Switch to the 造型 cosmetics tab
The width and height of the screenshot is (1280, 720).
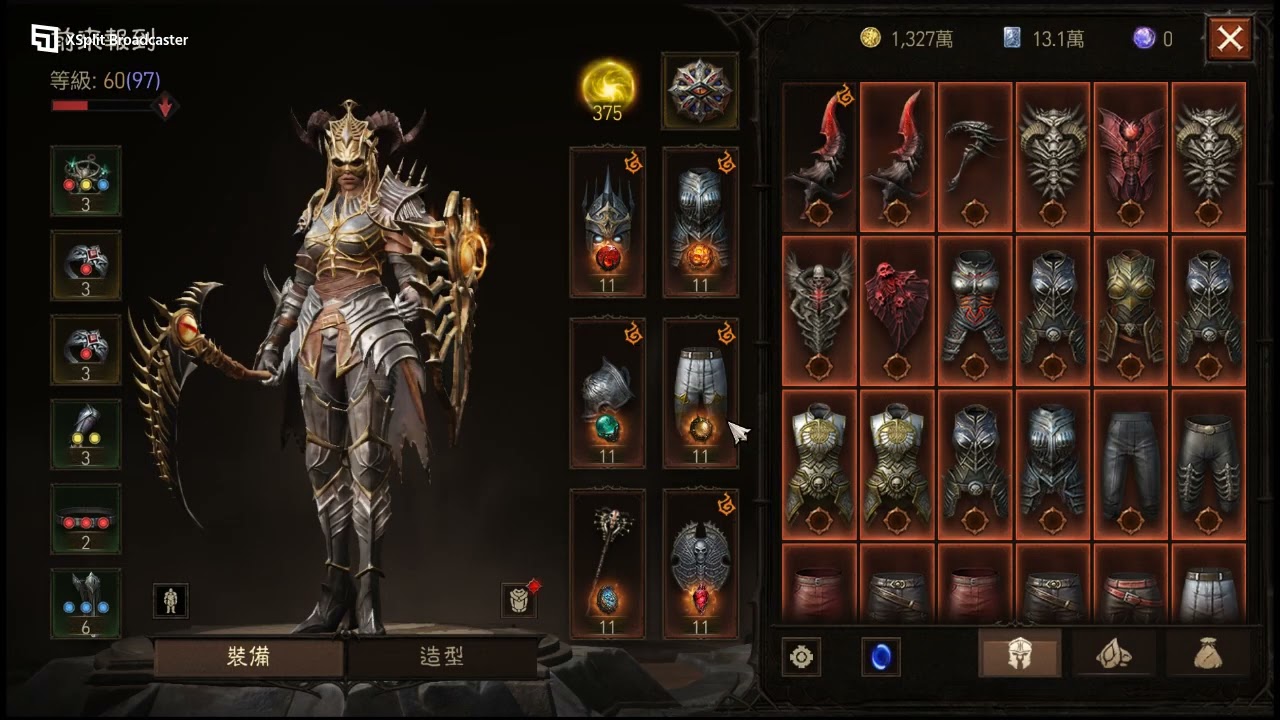pyautogui.click(x=441, y=657)
